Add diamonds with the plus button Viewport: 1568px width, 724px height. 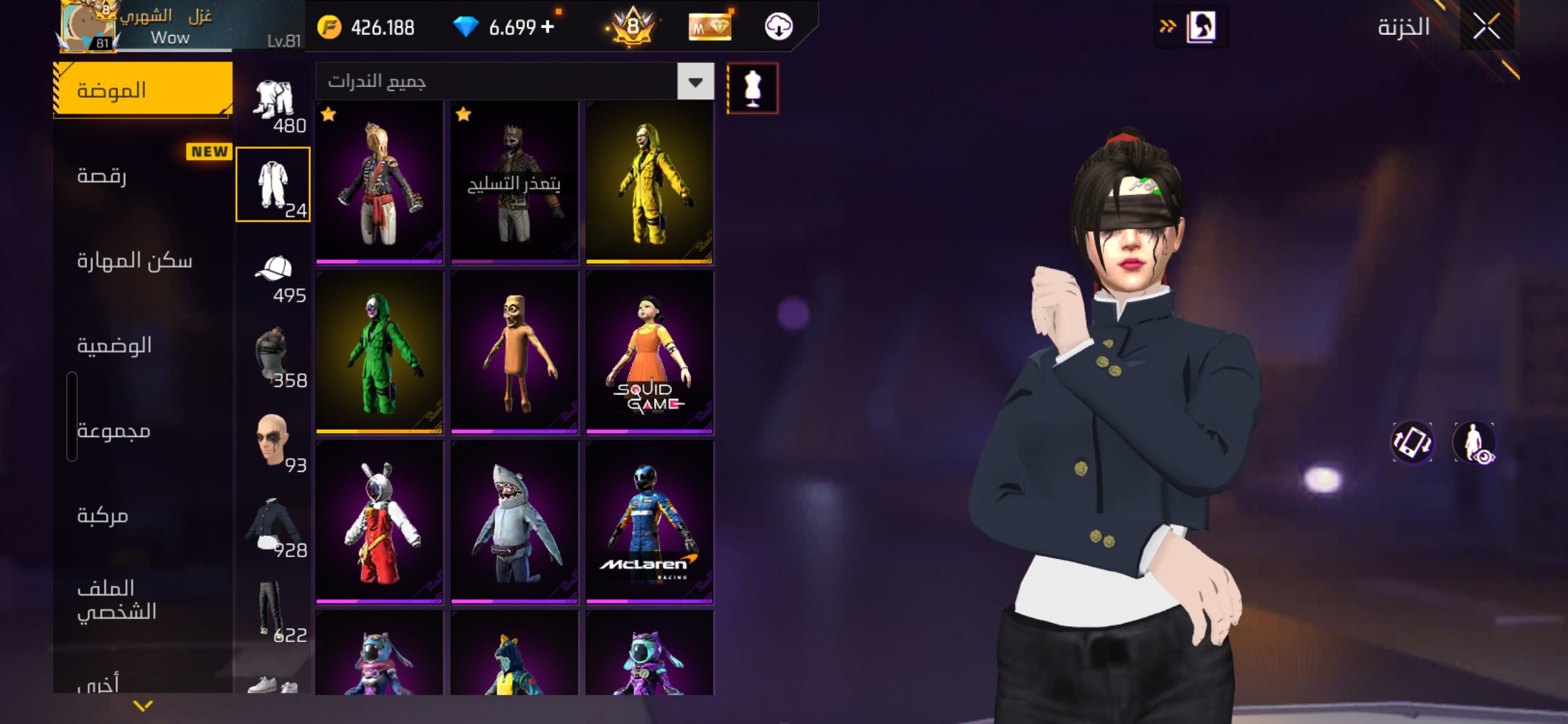547,27
